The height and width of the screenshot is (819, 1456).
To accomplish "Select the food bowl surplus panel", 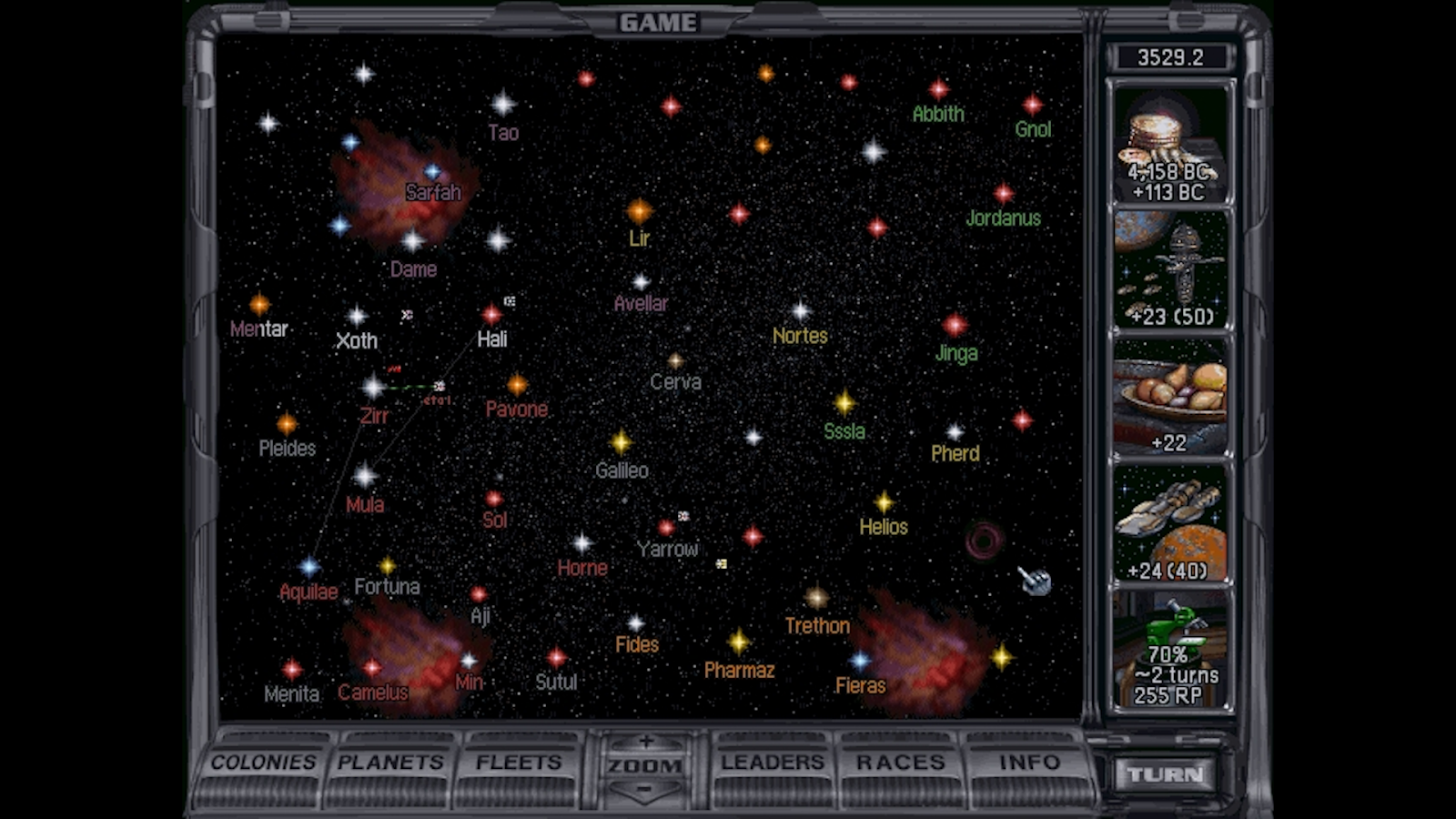I will (x=1170, y=398).
